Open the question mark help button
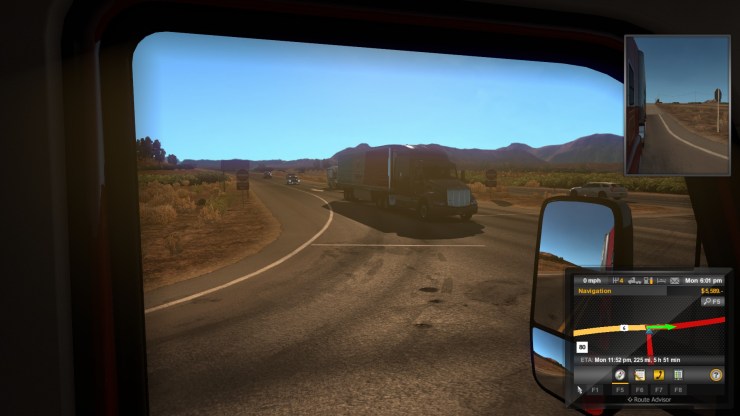Screen dimensions: 740x416 [x=716, y=374]
